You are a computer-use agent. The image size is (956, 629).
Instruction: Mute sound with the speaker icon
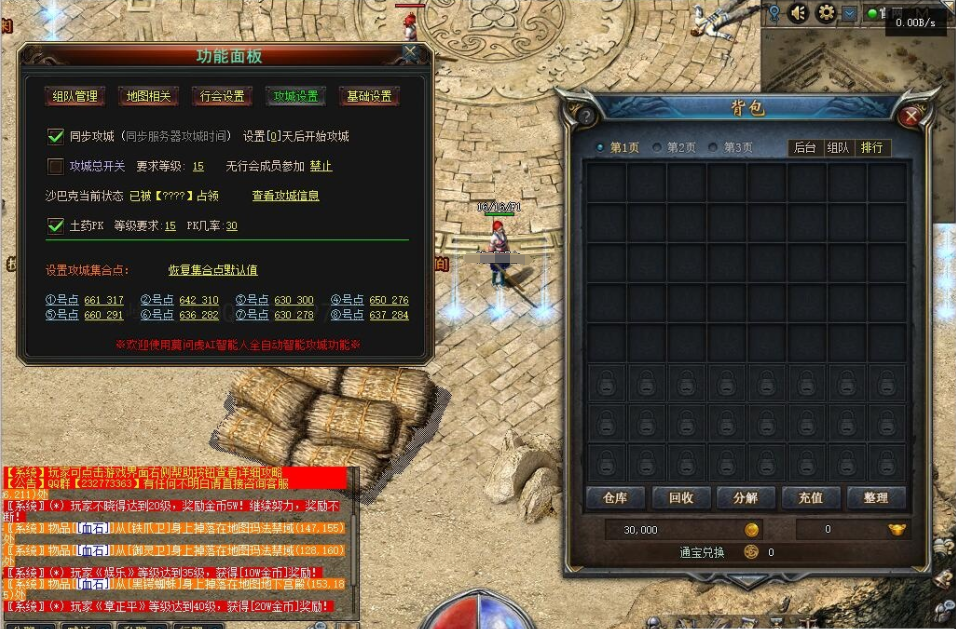coord(798,13)
